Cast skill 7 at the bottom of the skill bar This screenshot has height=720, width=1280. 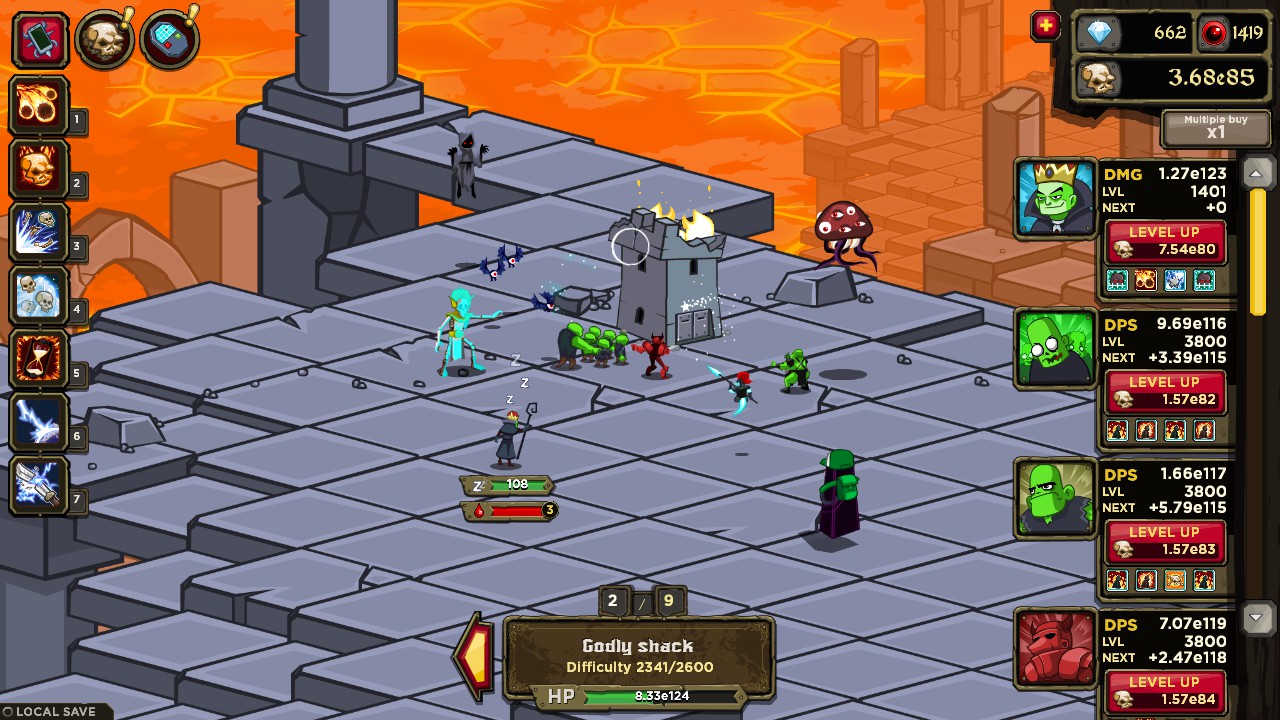pyautogui.click(x=40, y=484)
